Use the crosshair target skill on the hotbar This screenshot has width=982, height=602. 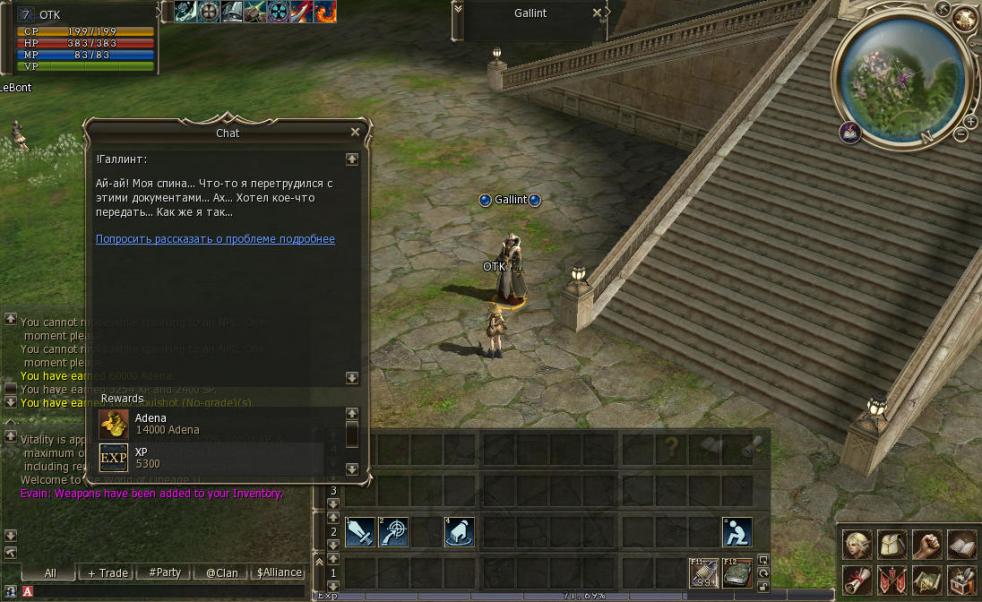pos(393,532)
